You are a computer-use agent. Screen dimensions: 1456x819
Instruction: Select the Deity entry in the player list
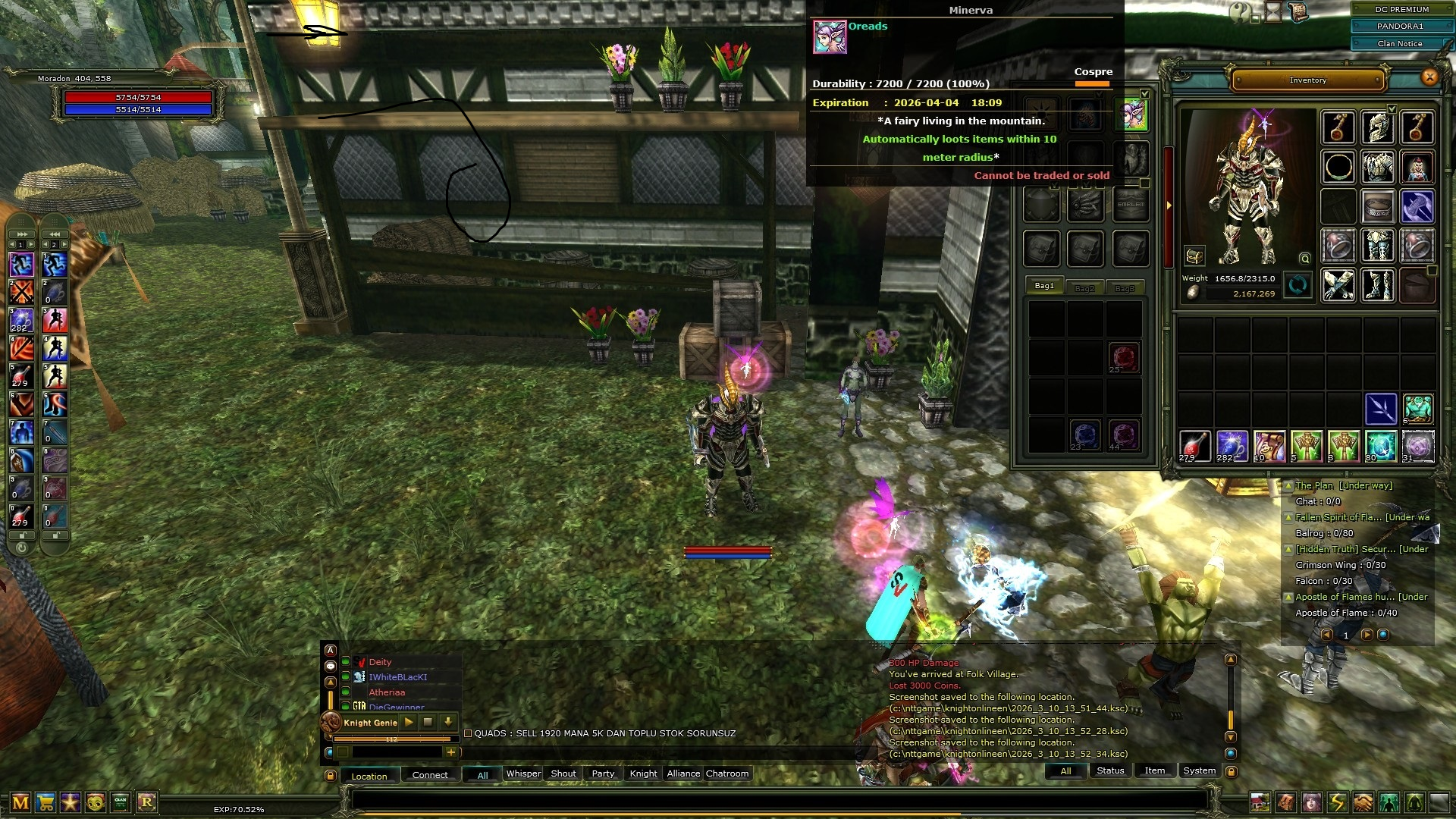coord(380,662)
